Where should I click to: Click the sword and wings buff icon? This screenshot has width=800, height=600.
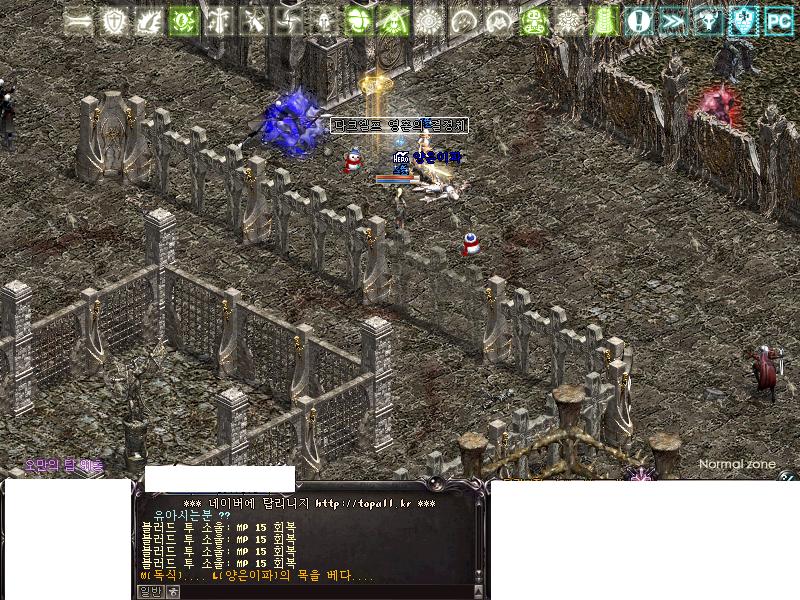(219, 20)
